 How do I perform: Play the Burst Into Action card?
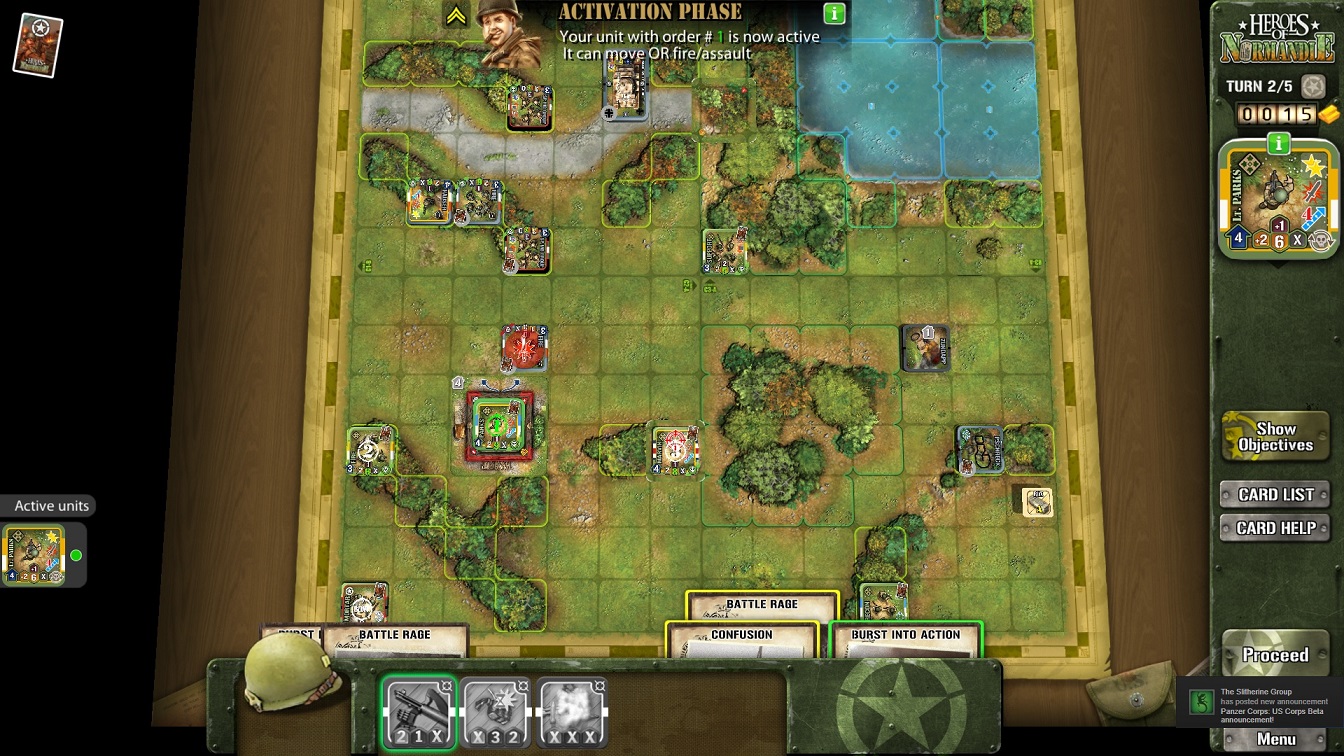905,641
